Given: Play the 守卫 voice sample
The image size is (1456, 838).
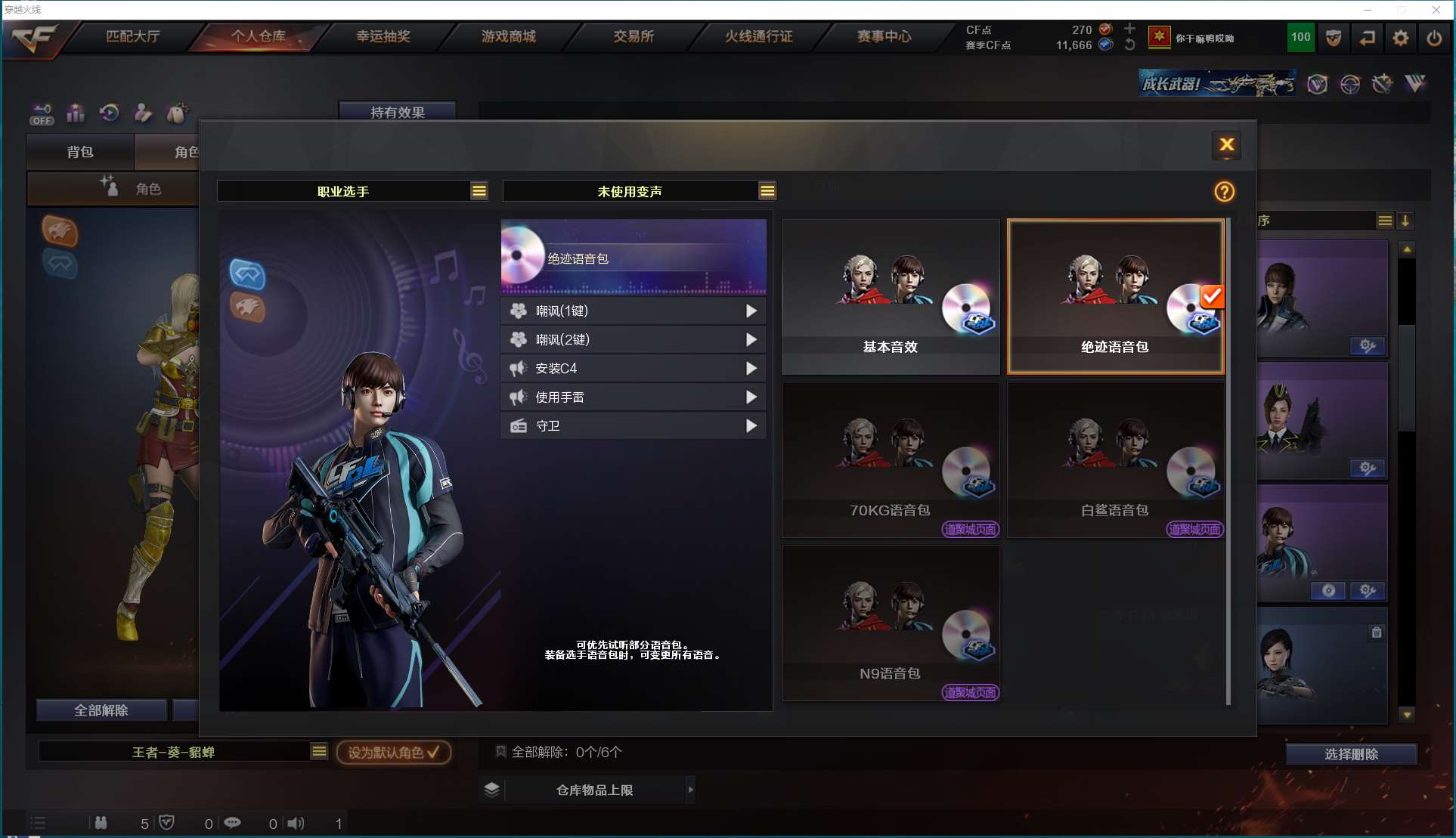Looking at the screenshot, I should tap(751, 425).
